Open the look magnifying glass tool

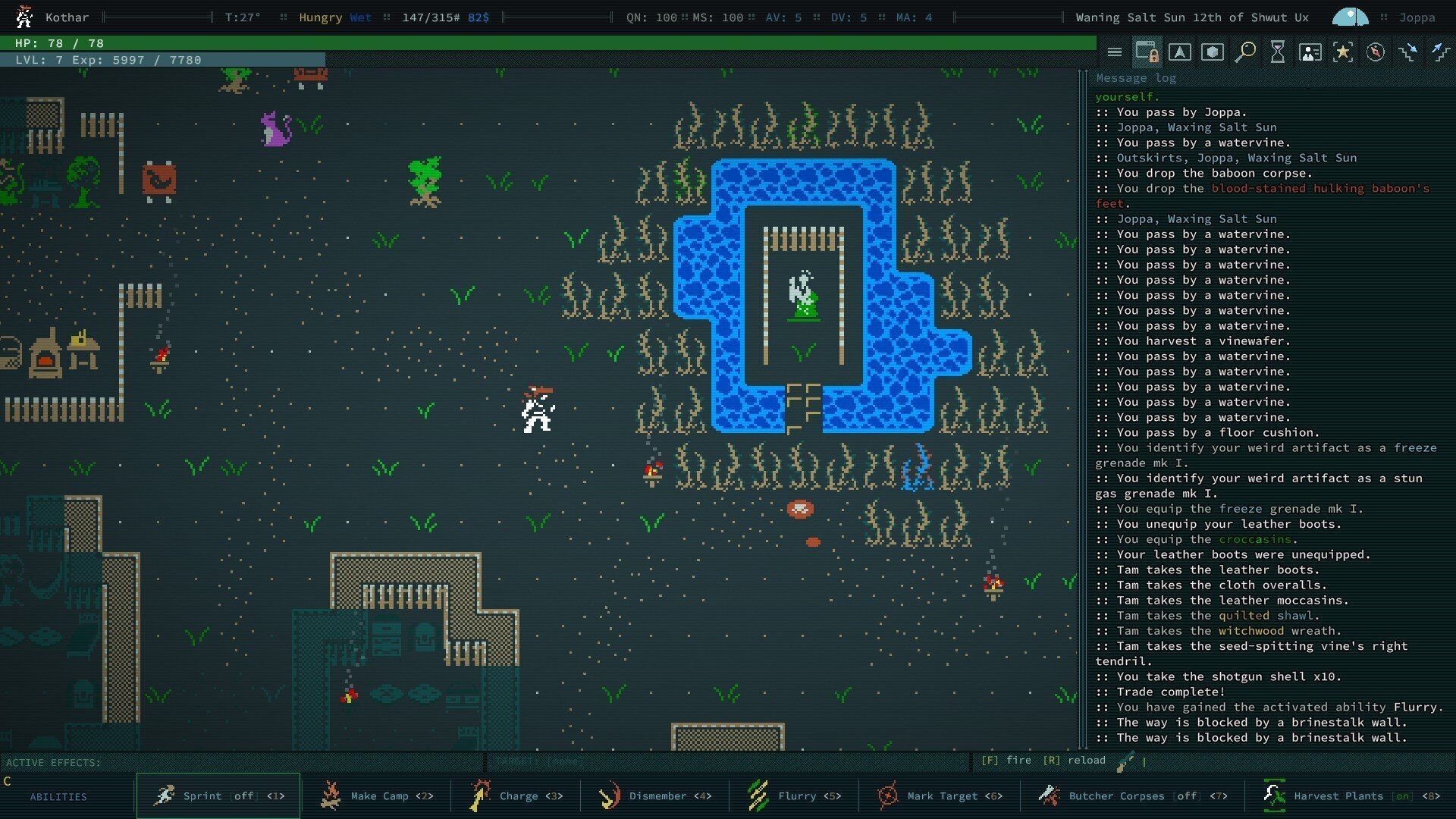click(x=1244, y=52)
